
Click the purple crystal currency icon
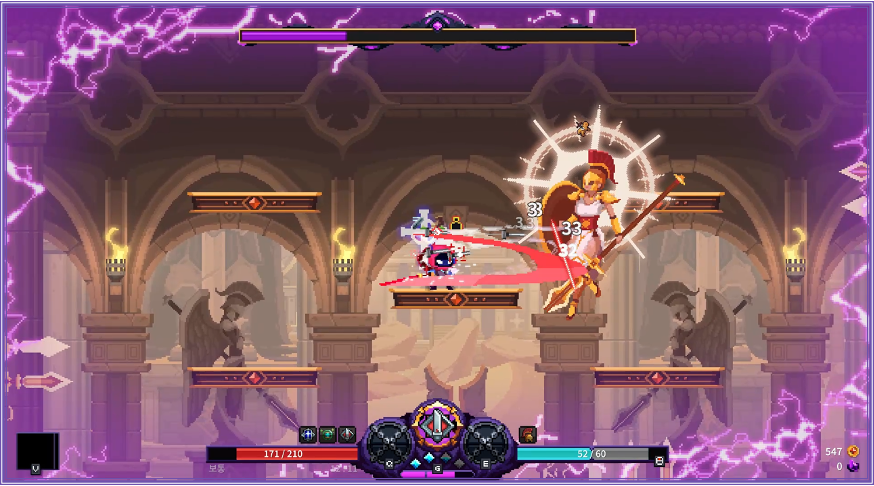[853, 466]
